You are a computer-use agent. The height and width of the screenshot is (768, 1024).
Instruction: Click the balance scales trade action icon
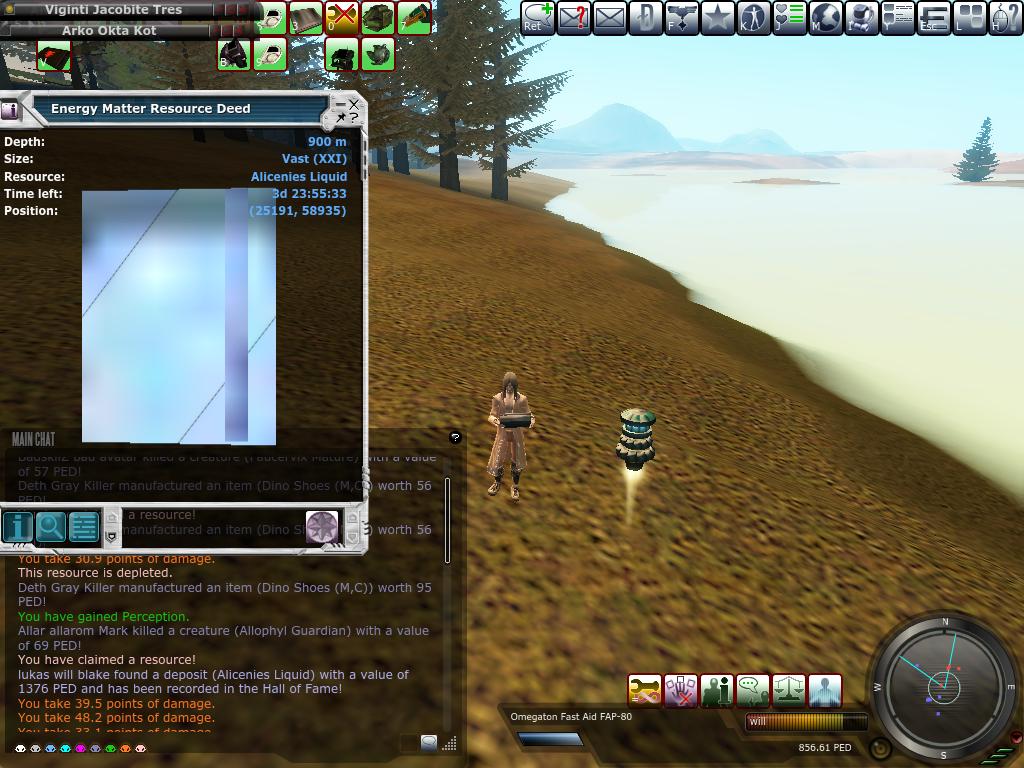click(x=789, y=691)
